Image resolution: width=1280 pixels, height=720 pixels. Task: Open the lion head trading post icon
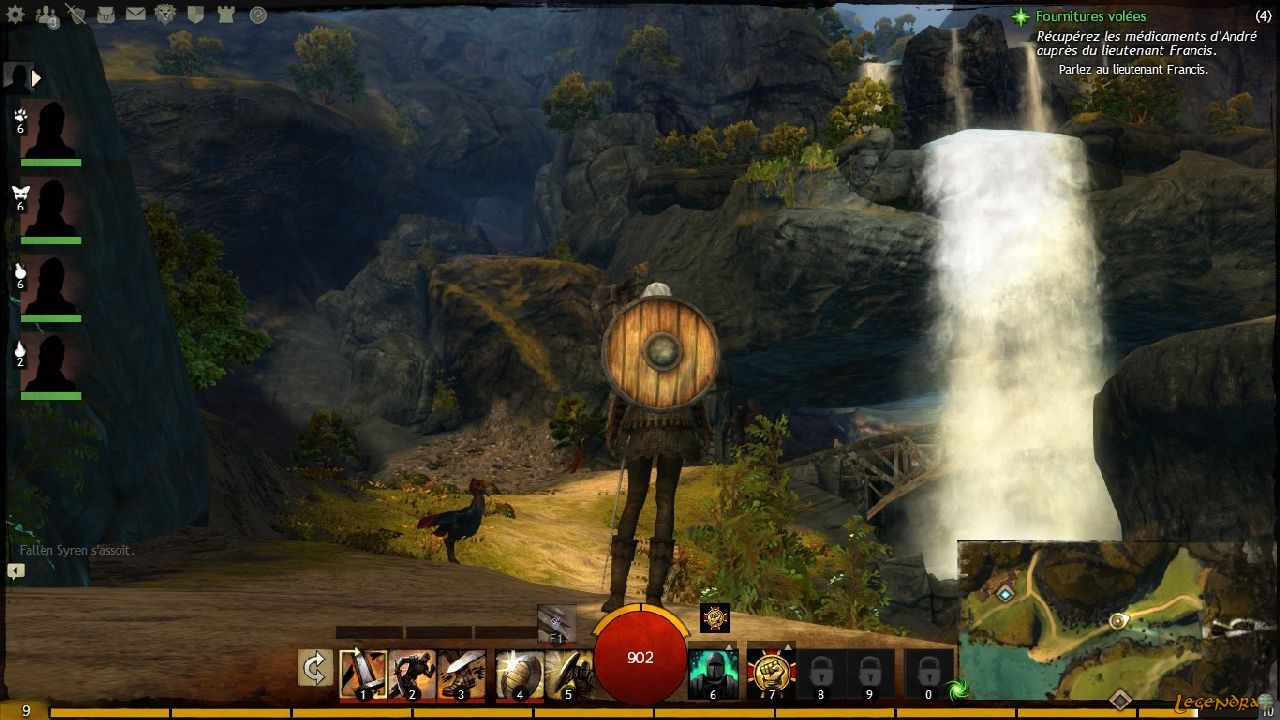coord(166,14)
